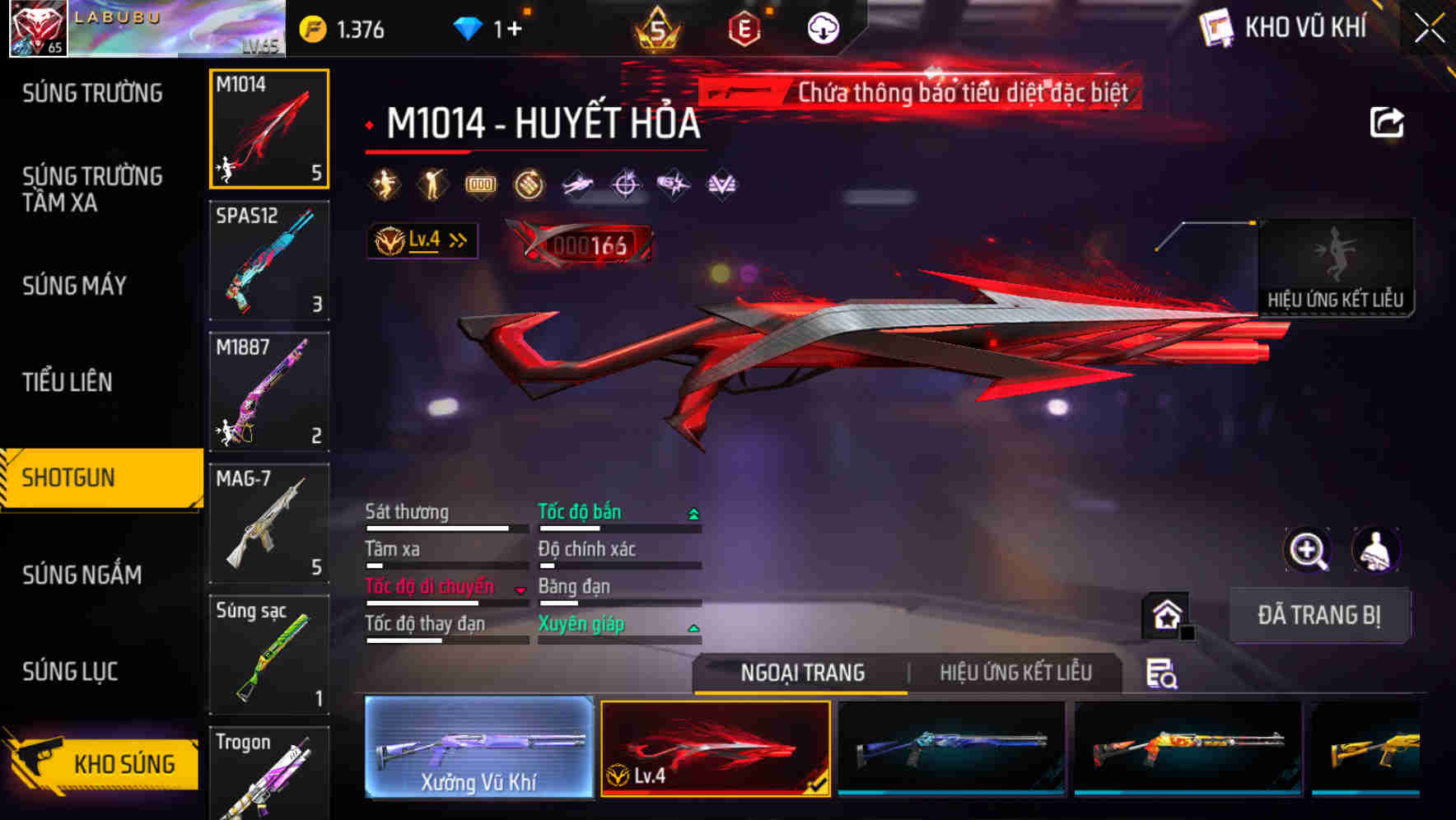Click the magnifier zoom icon near the weapon
The height and width of the screenshot is (820, 1456).
[x=1306, y=550]
